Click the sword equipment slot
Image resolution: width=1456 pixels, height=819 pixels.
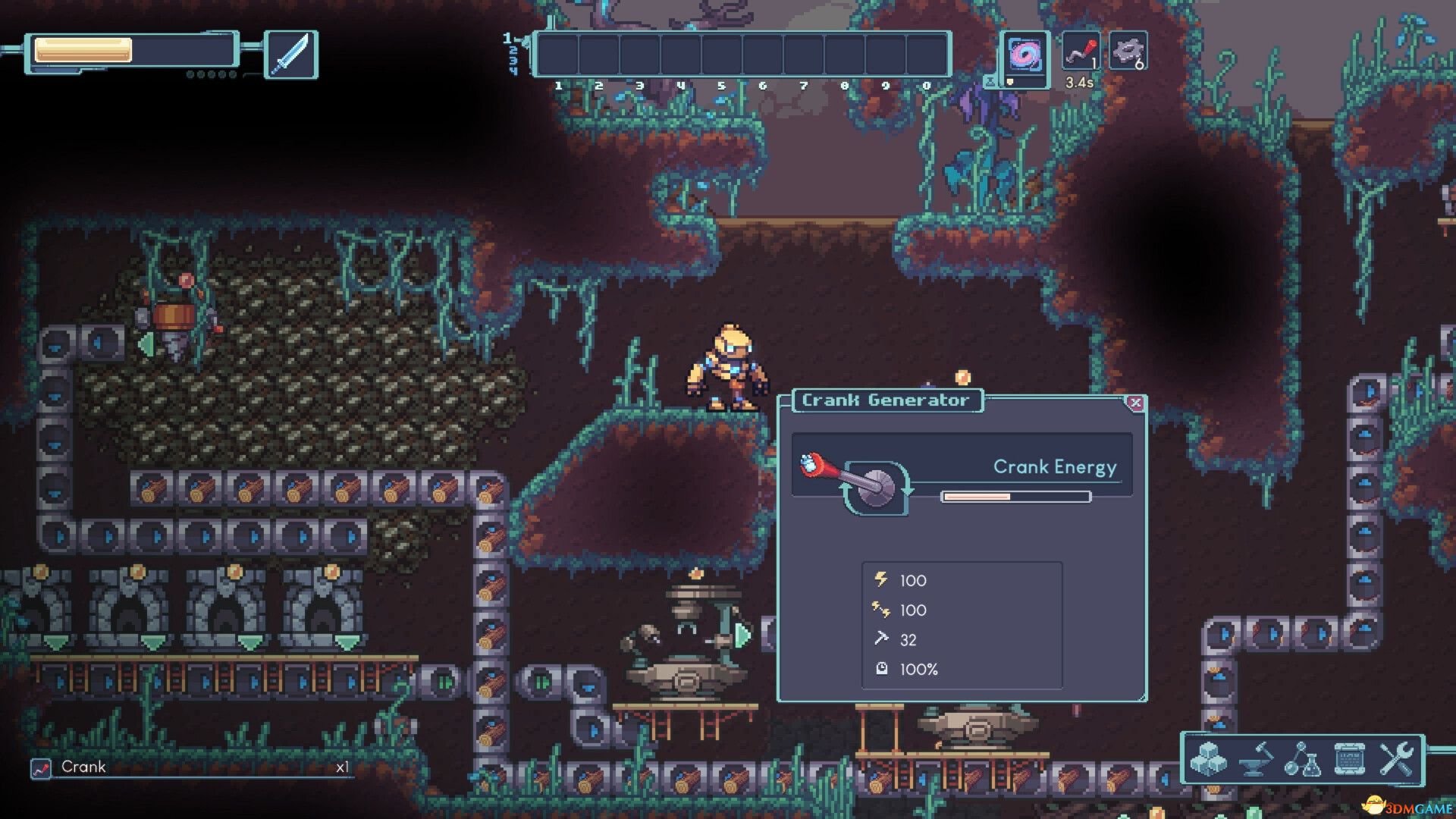tap(290, 55)
